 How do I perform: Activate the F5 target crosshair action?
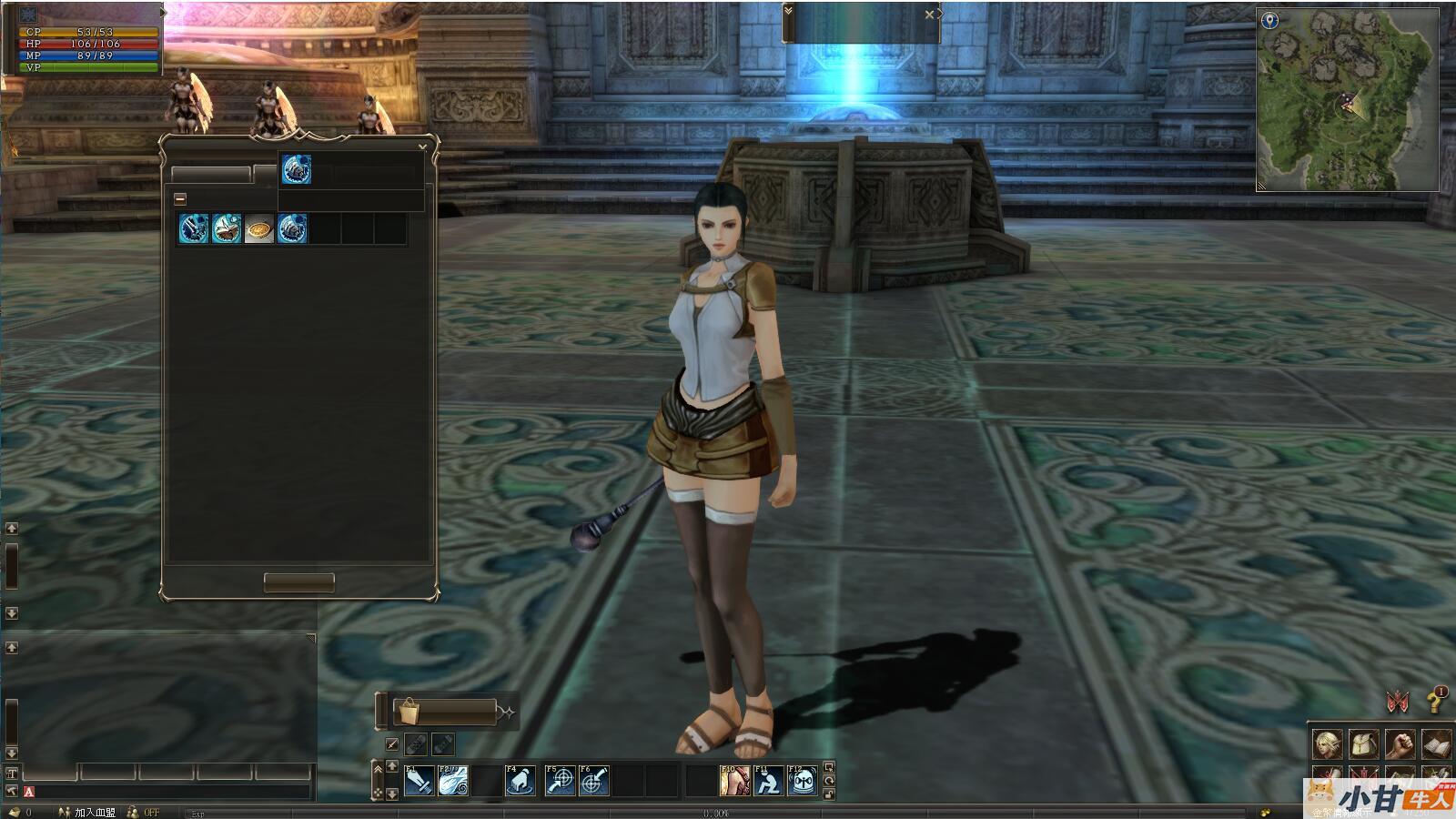click(x=560, y=781)
